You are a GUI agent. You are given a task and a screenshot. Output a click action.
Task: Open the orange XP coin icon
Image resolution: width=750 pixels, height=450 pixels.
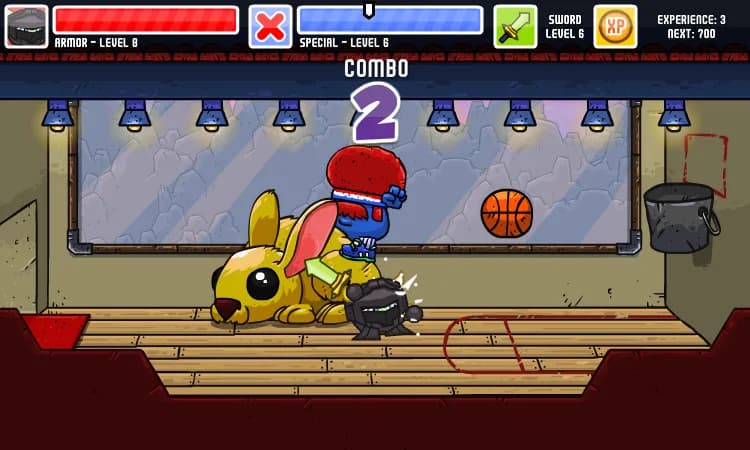click(x=615, y=26)
